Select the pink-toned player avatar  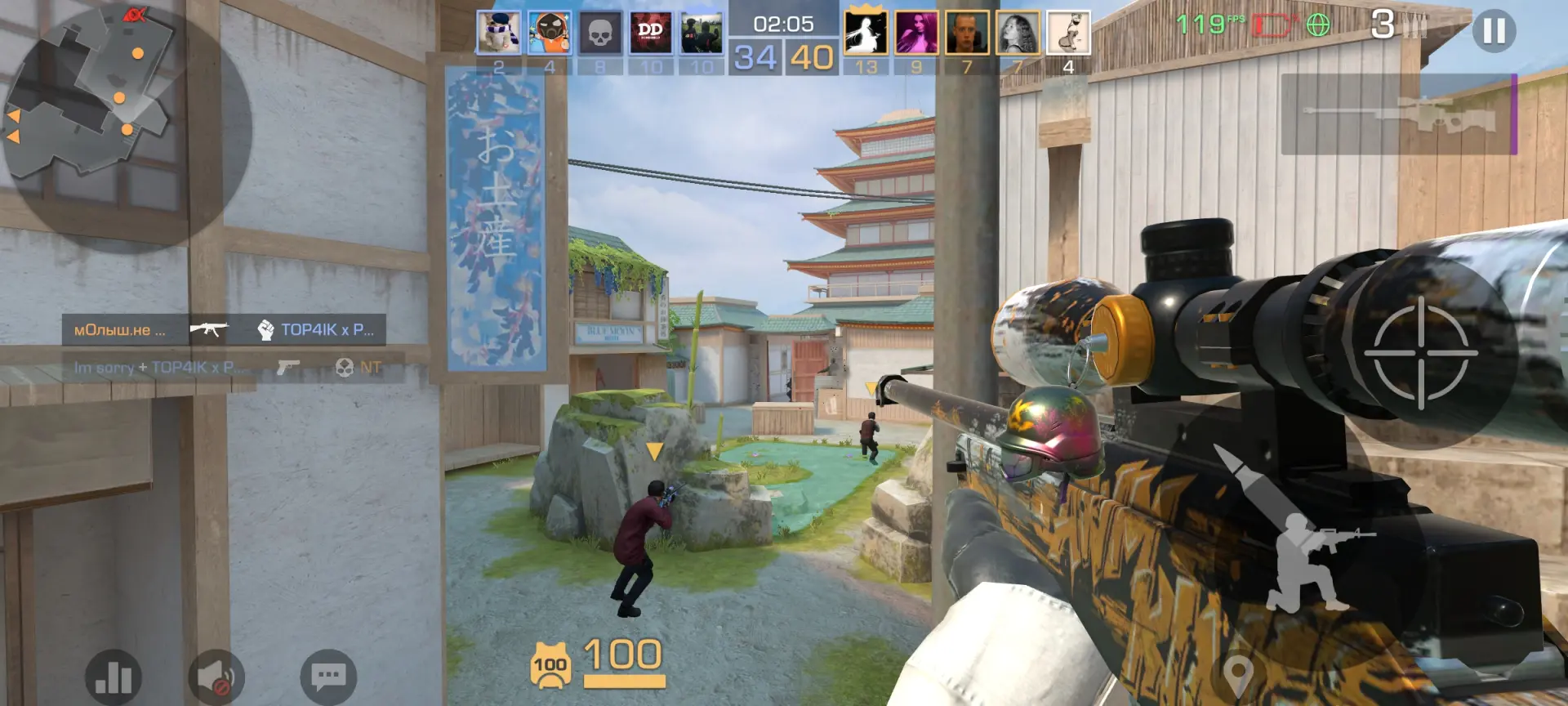[916, 33]
